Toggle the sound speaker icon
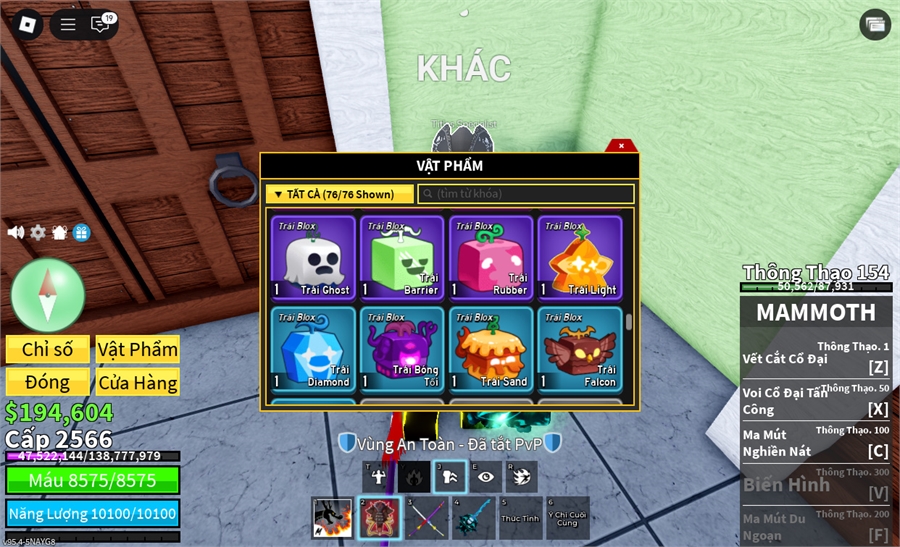The height and width of the screenshot is (547, 900). (16, 232)
